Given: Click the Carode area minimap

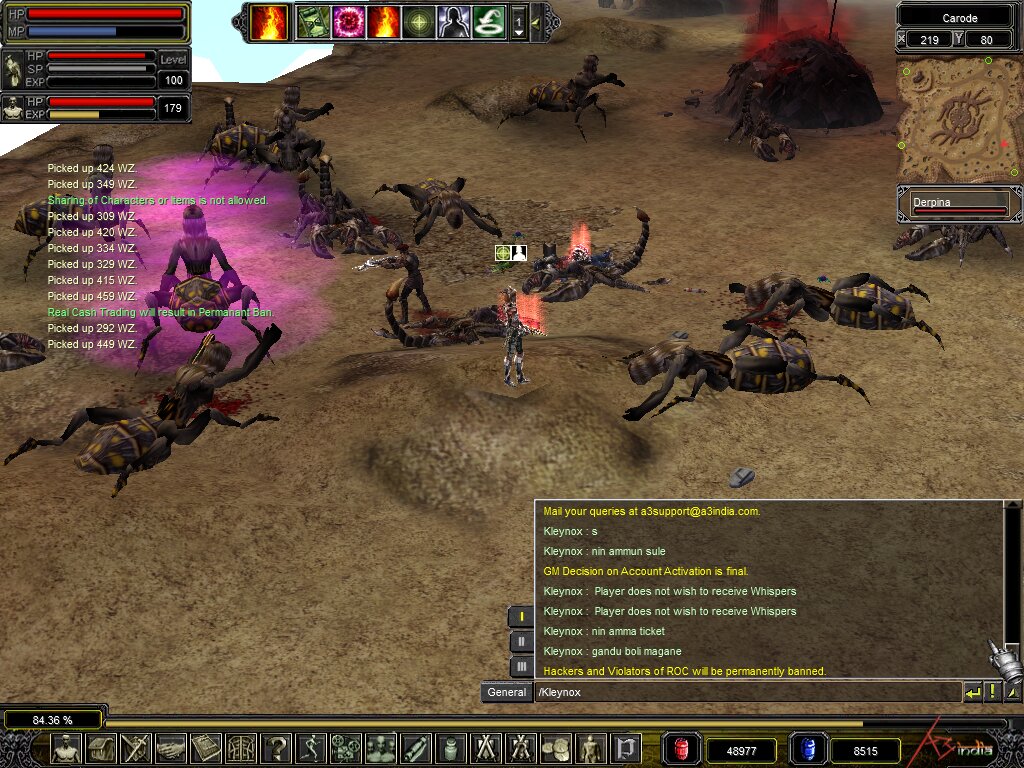Looking at the screenshot, I should coord(958,118).
